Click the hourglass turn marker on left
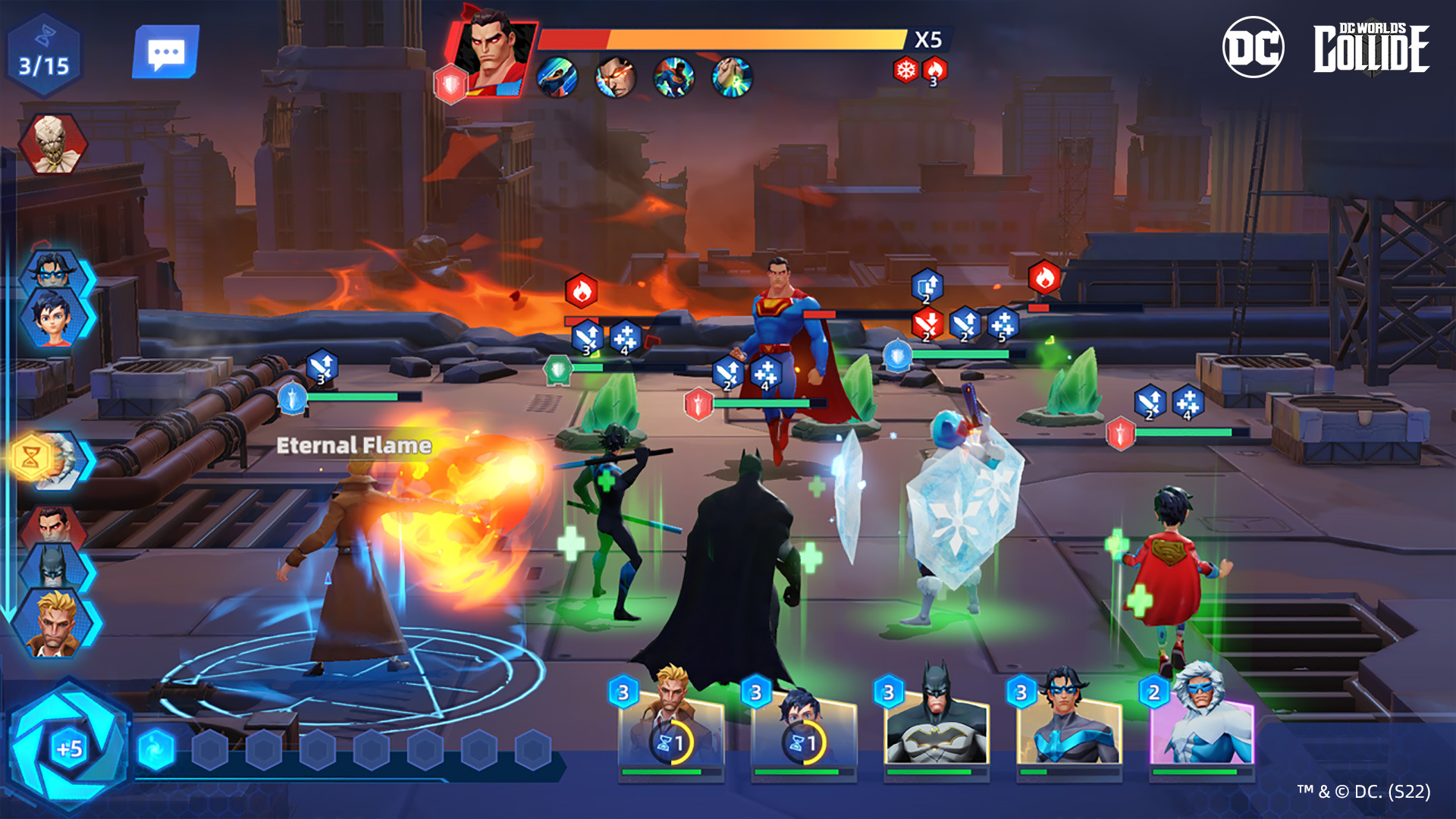This screenshot has height=819, width=1456. tap(32, 458)
